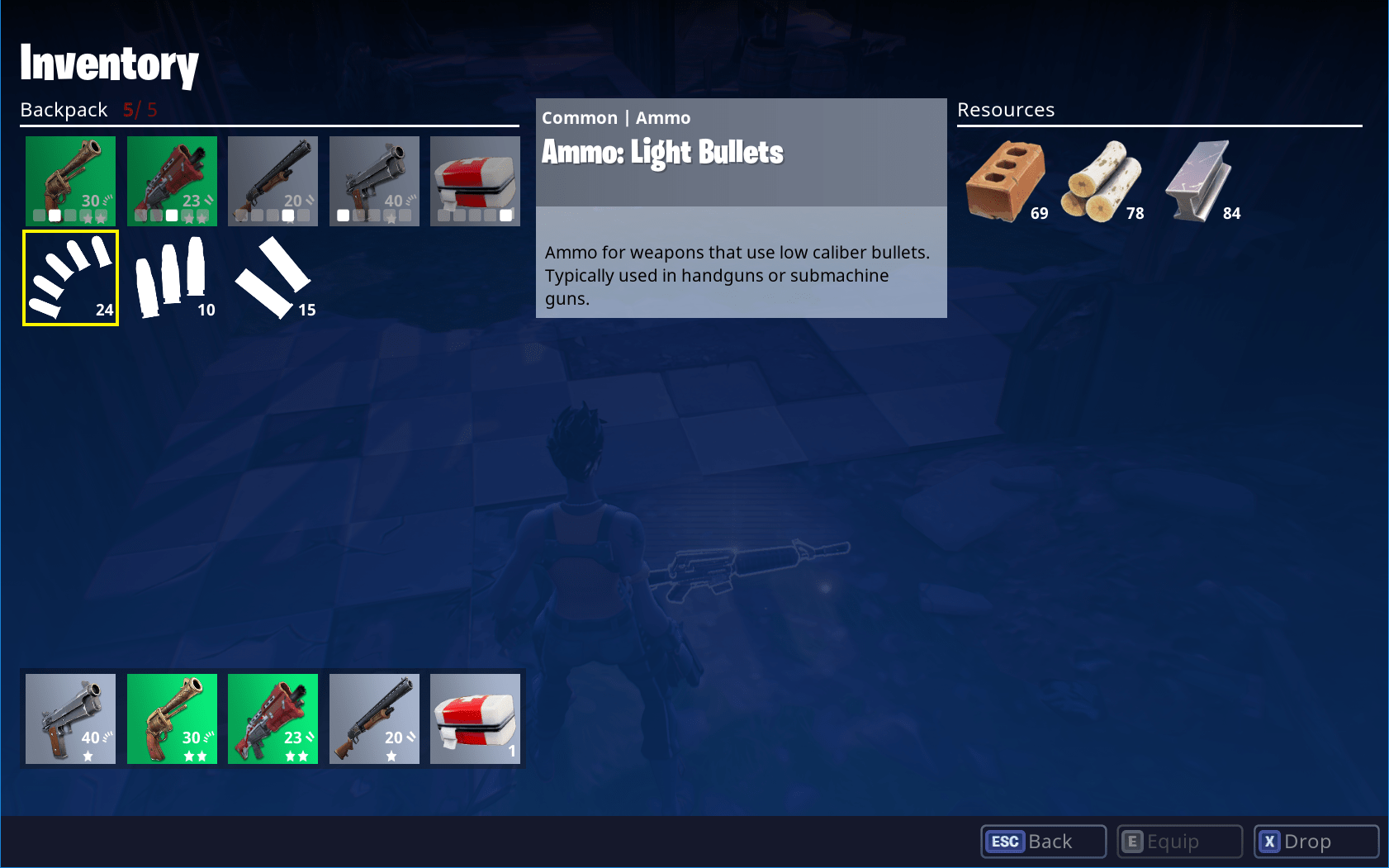Select the pump shotgun in the fourth hotbar slot
Image resolution: width=1389 pixels, height=868 pixels.
(x=374, y=719)
